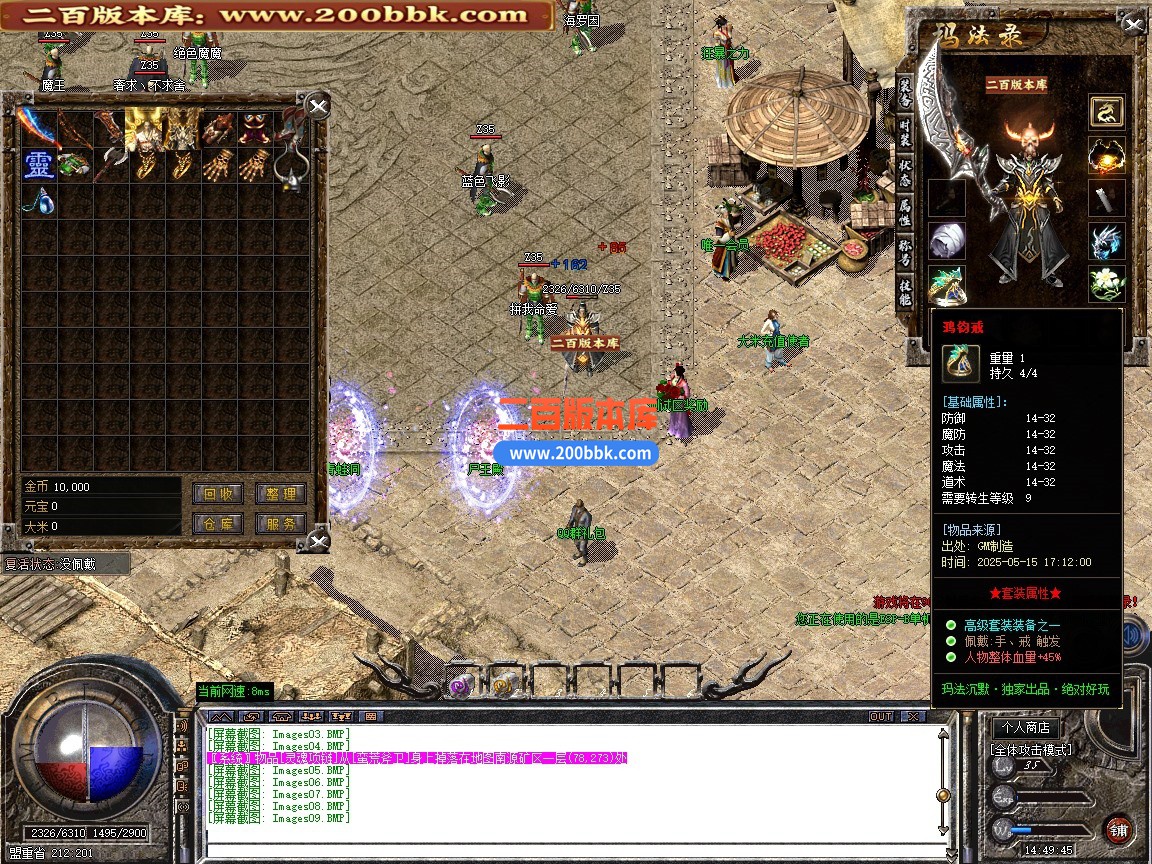Viewport: 1152px width, 864px height.
Task: Close the inventory bag window
Action: pos(318,107)
